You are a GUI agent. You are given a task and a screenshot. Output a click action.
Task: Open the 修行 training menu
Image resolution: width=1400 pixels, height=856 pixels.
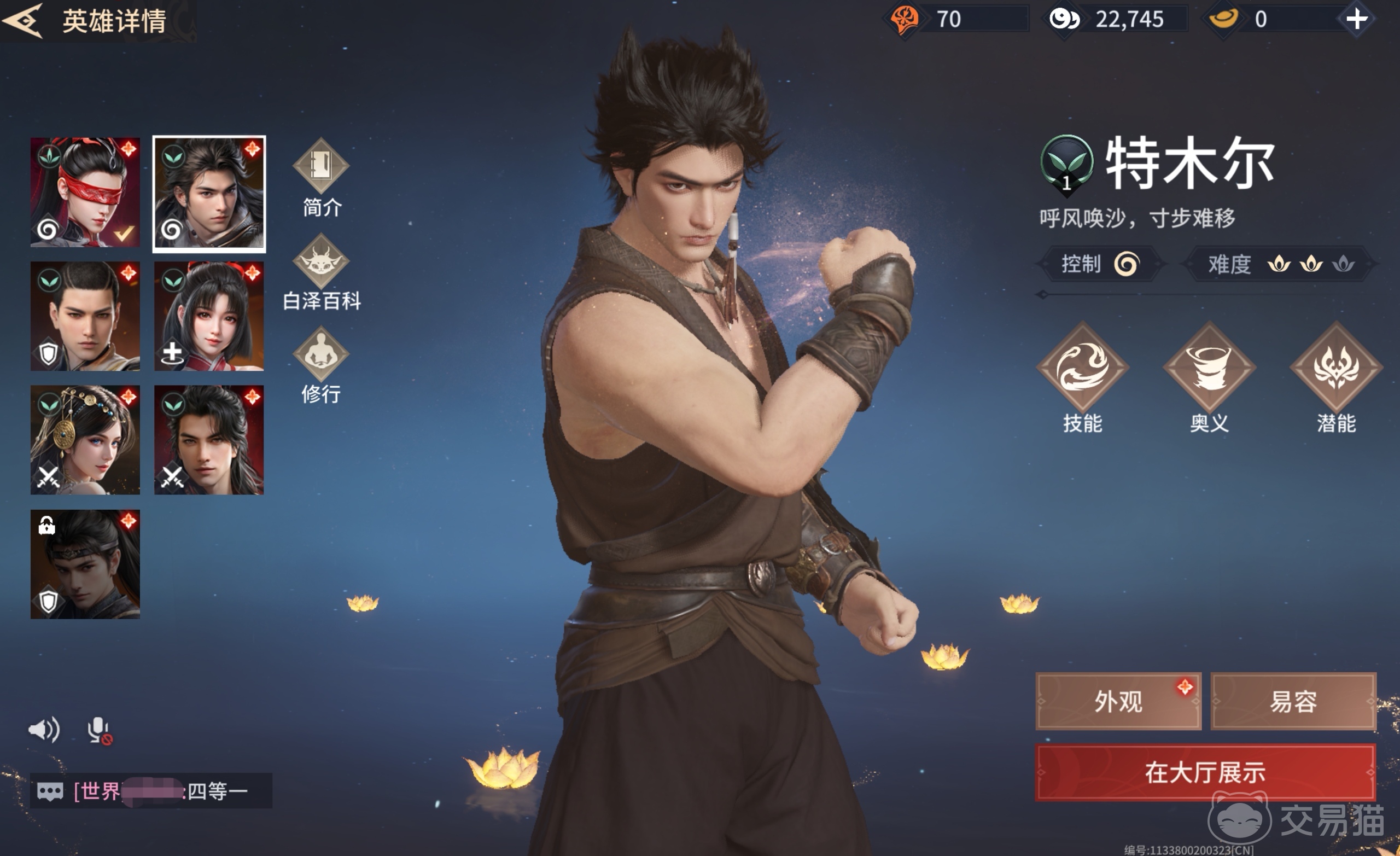point(321,365)
